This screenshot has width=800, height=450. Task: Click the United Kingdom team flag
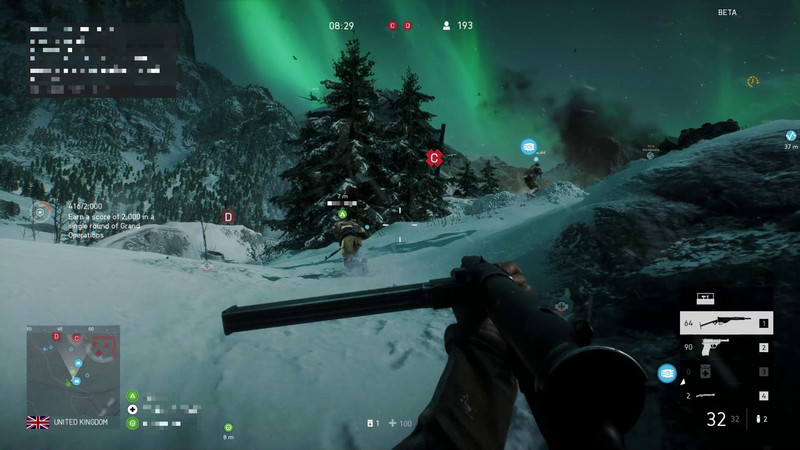click(38, 422)
